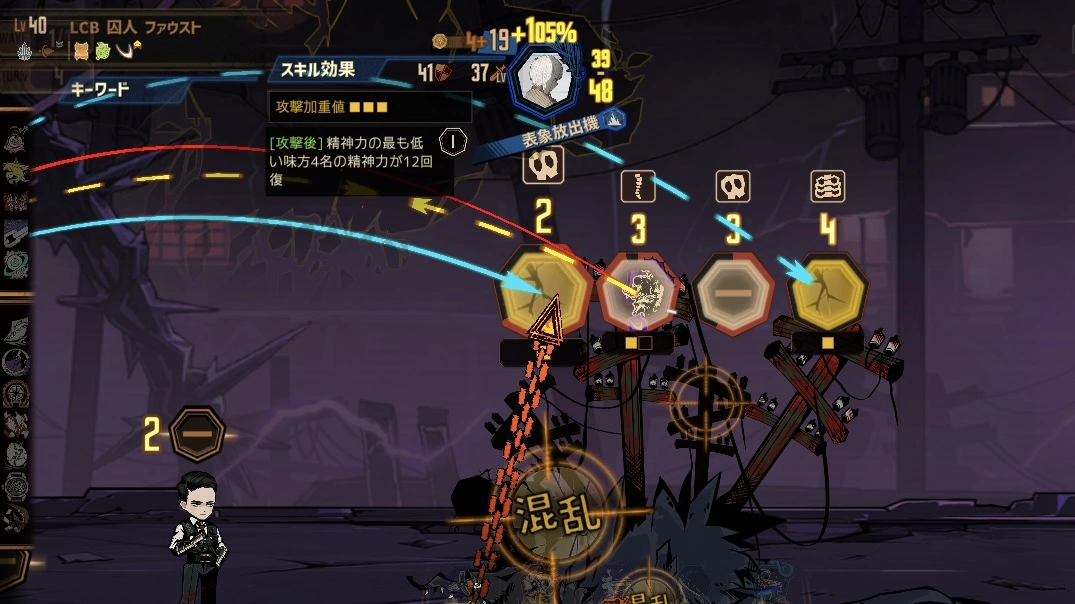This screenshot has height=604, width=1075.
Task: Click the coin I hexagon icon
Action: coord(453,141)
